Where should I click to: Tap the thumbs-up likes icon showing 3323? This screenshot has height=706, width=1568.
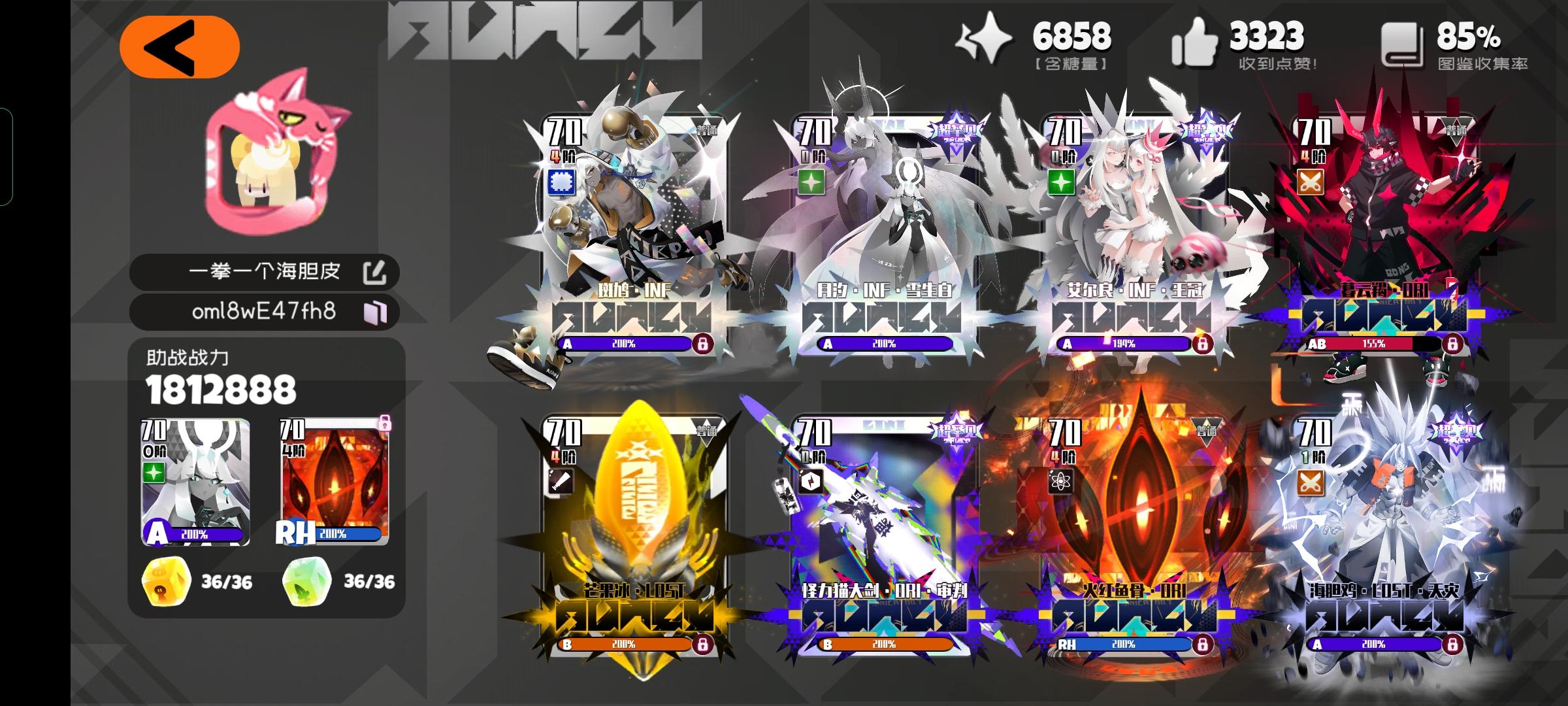(1198, 41)
